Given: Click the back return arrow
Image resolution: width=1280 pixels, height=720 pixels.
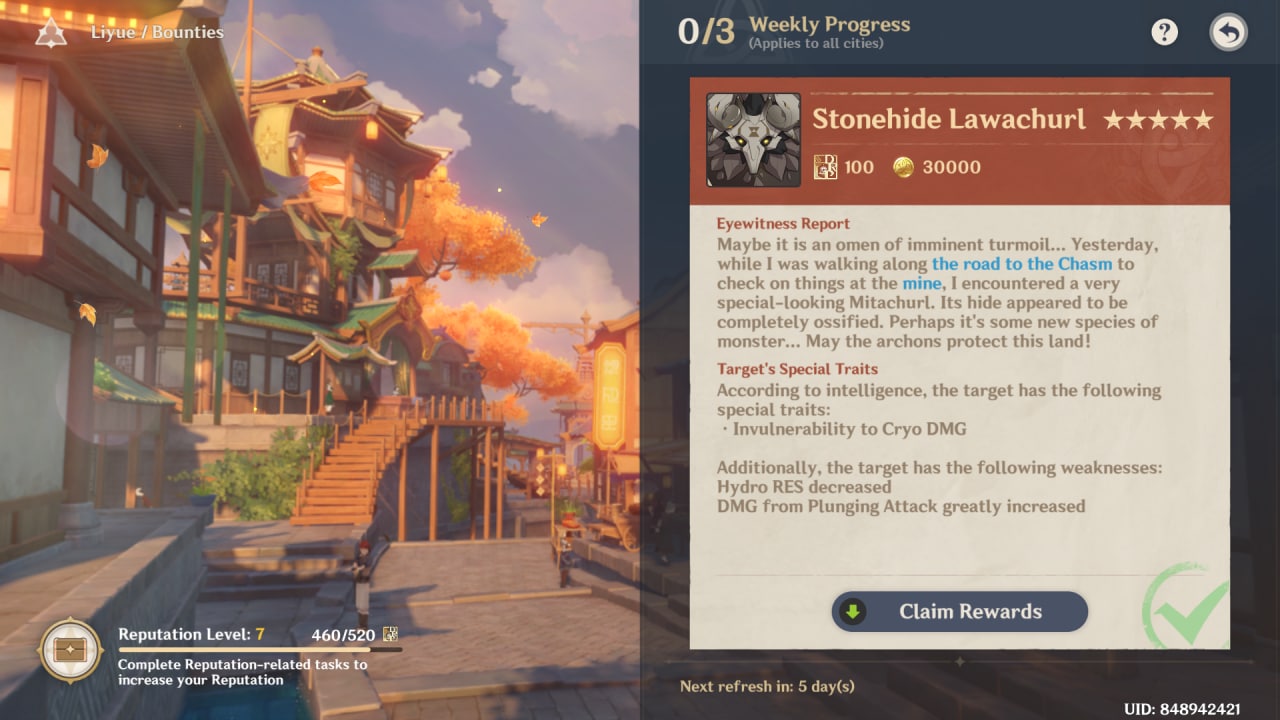Looking at the screenshot, I should pyautogui.click(x=1227, y=31).
